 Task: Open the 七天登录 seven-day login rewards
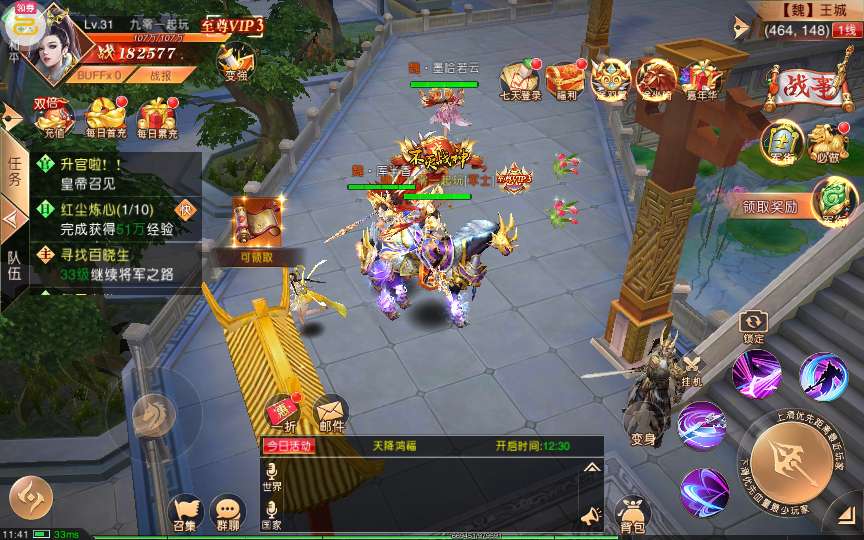[x=520, y=78]
